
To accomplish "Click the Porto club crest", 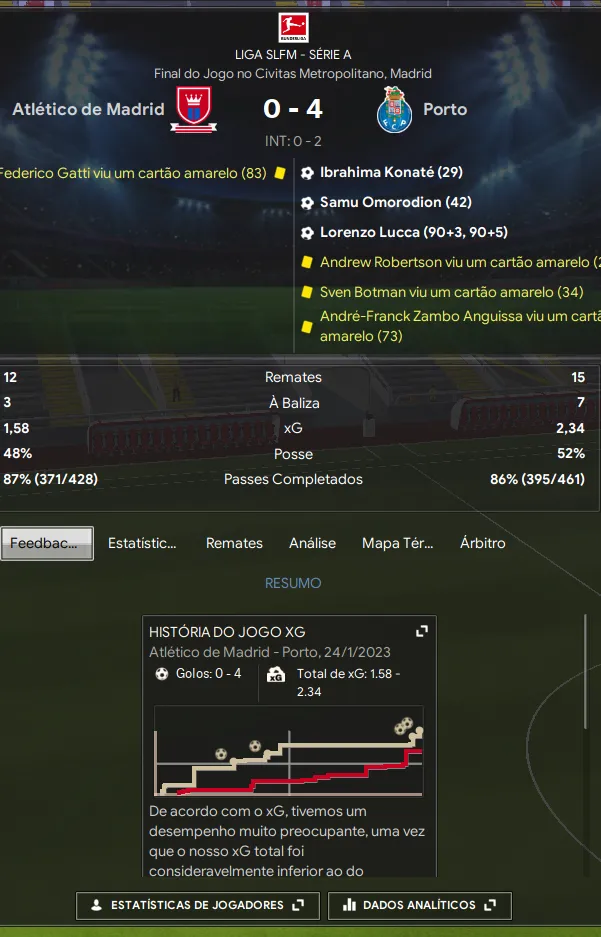I will [395, 110].
